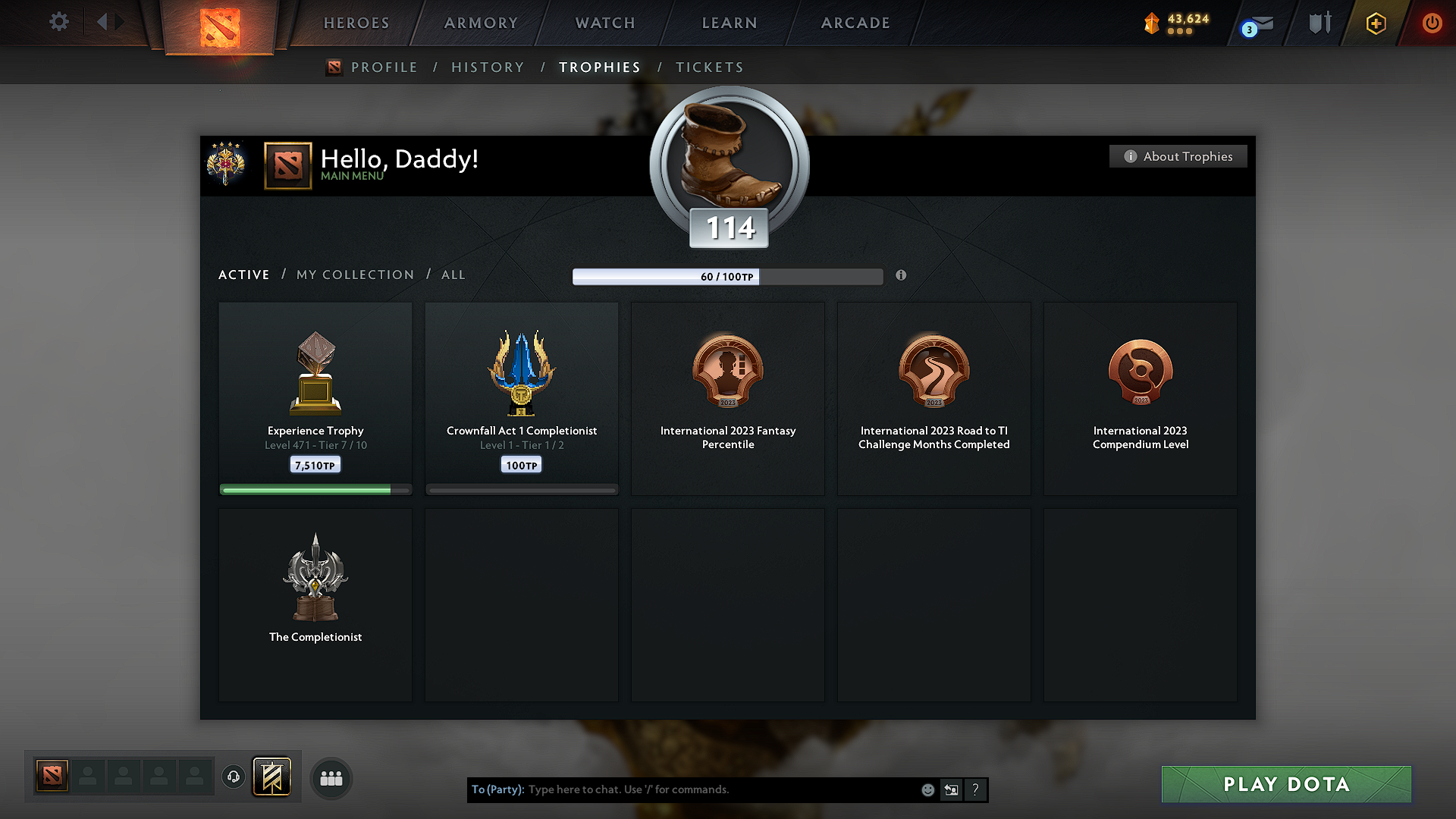The height and width of the screenshot is (819, 1456).
Task: Click the Dota Plus hexagon icon
Action: (1375, 24)
